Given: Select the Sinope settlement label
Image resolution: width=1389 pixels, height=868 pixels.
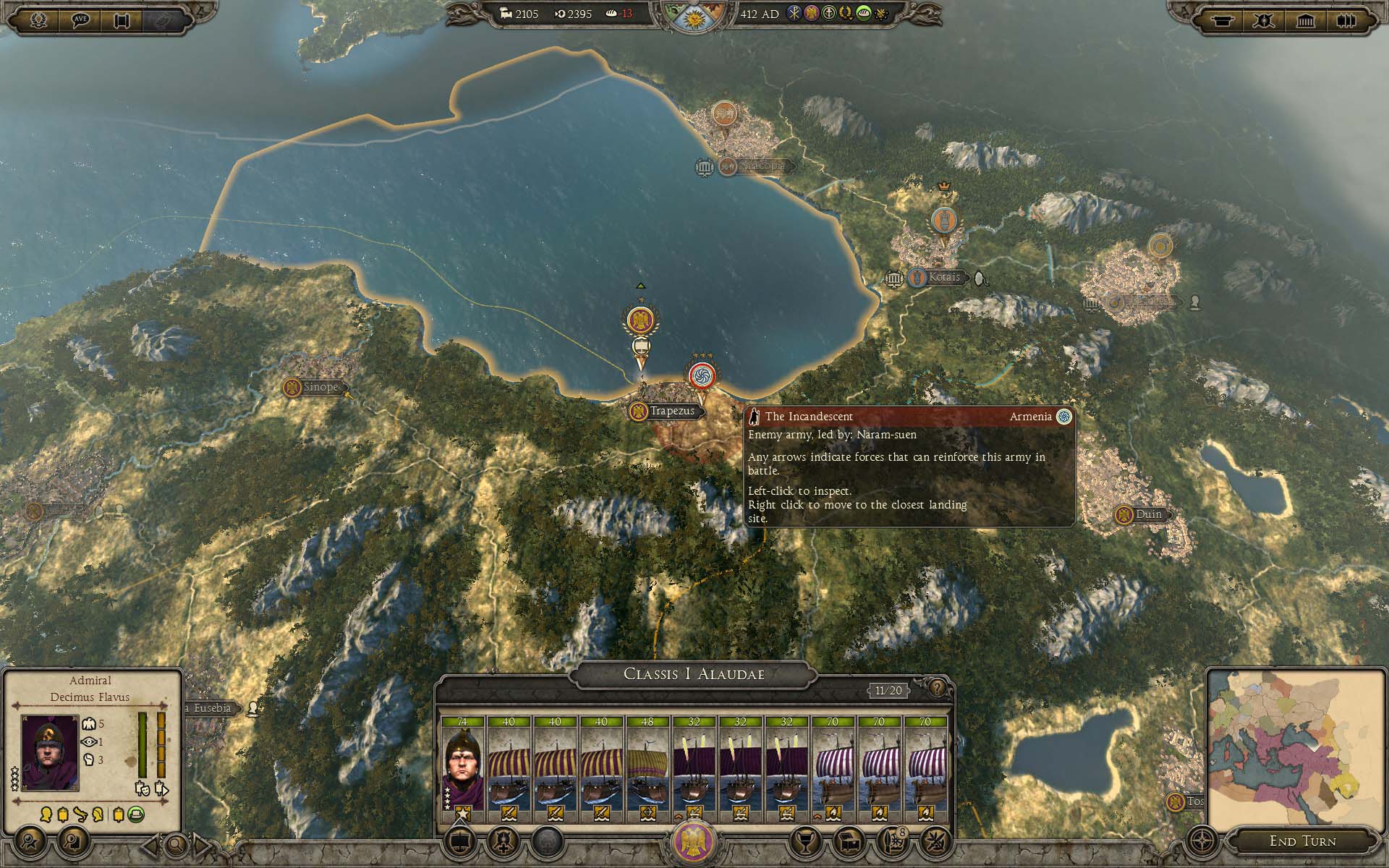Looking at the screenshot, I should [x=320, y=387].
